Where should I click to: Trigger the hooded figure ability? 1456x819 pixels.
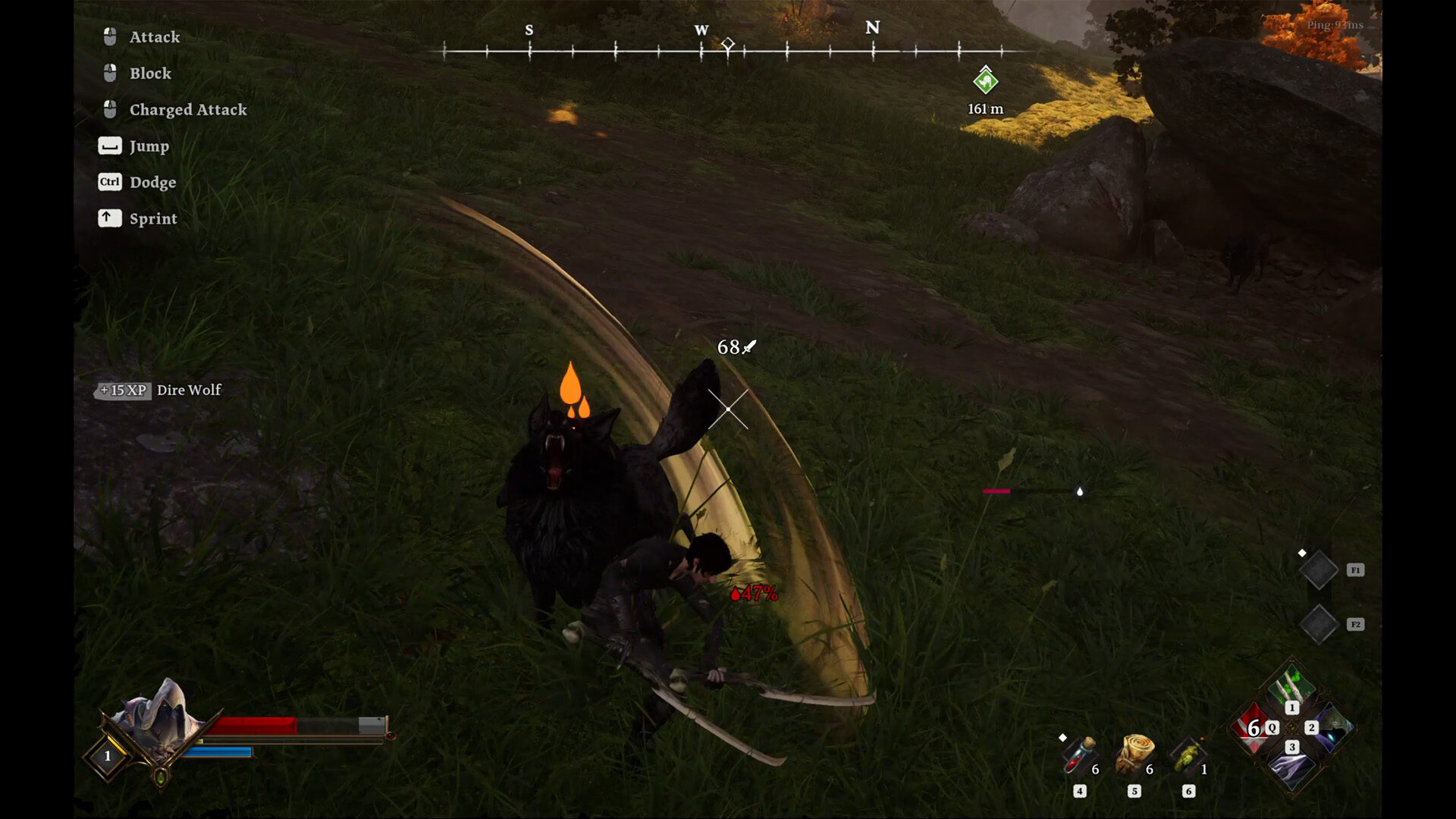pyautogui.click(x=1332, y=728)
